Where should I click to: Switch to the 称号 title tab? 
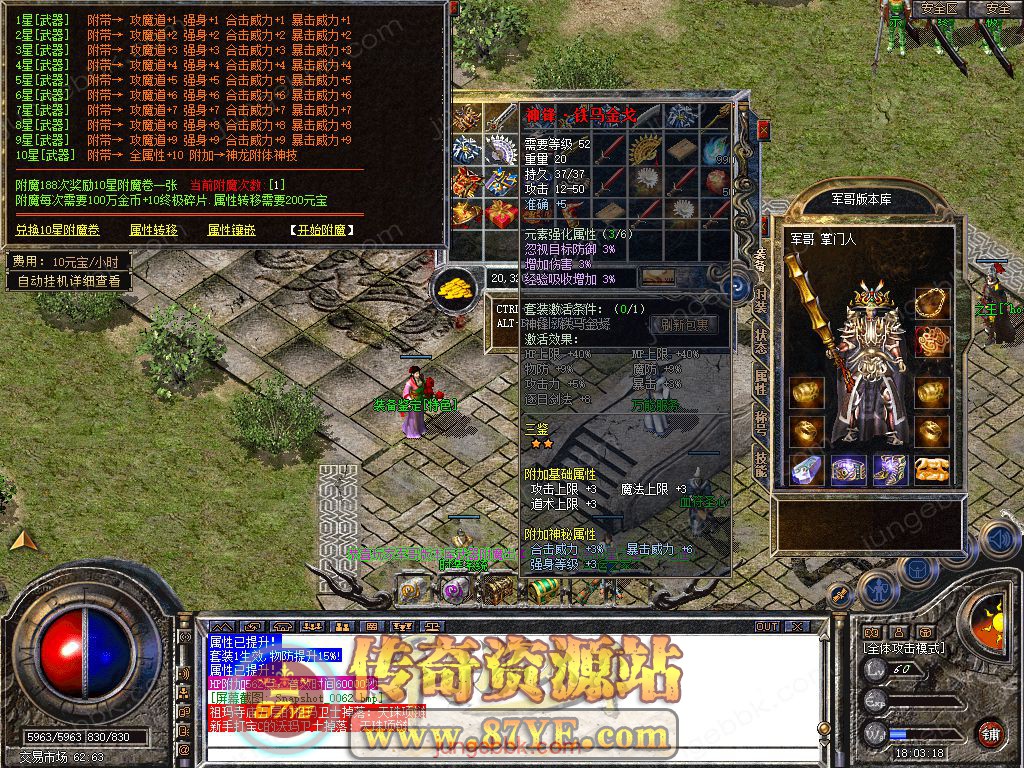(x=761, y=422)
